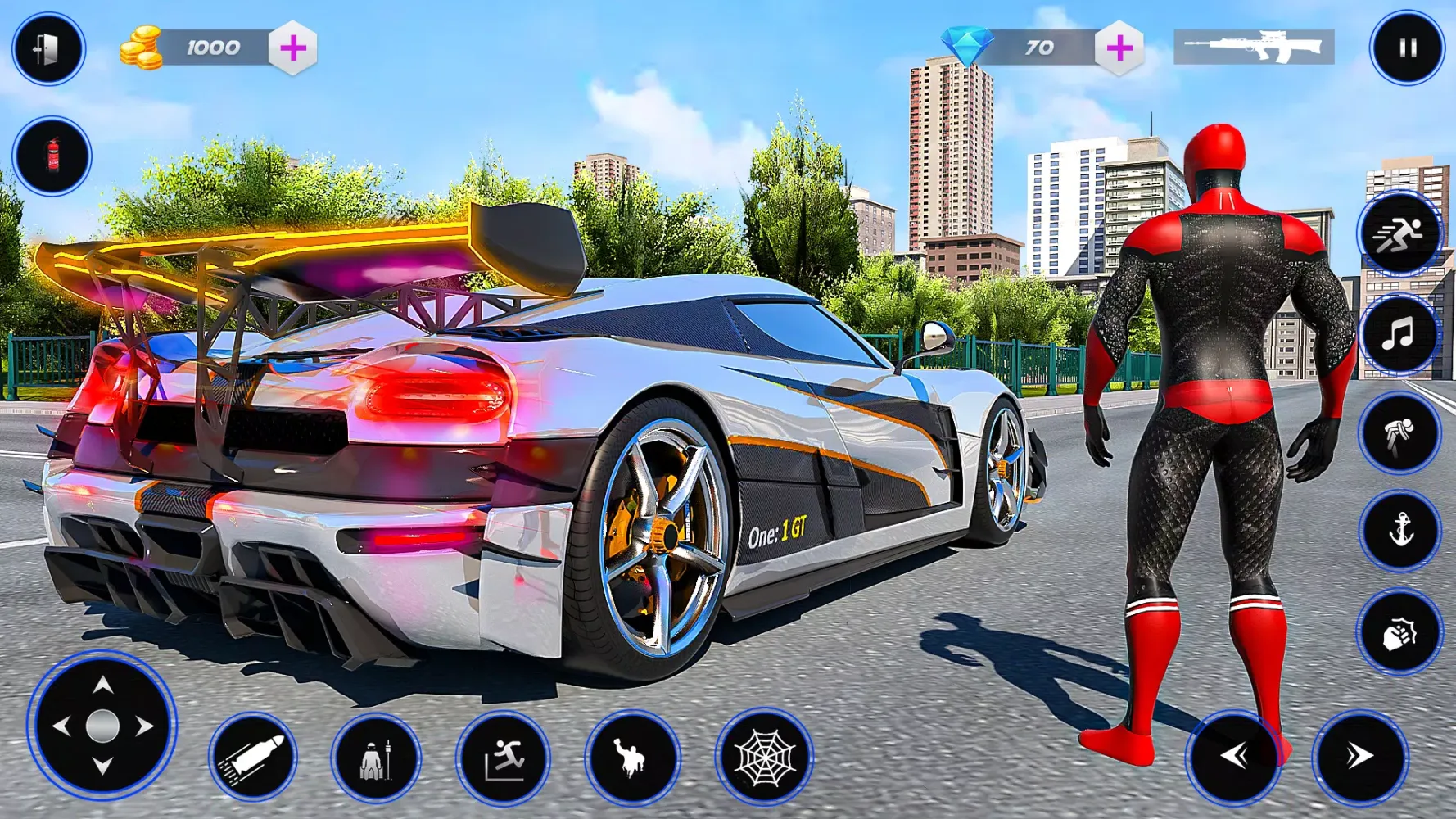Activate the flying hero ability
Screen dimensions: 1456x819
click(631, 758)
